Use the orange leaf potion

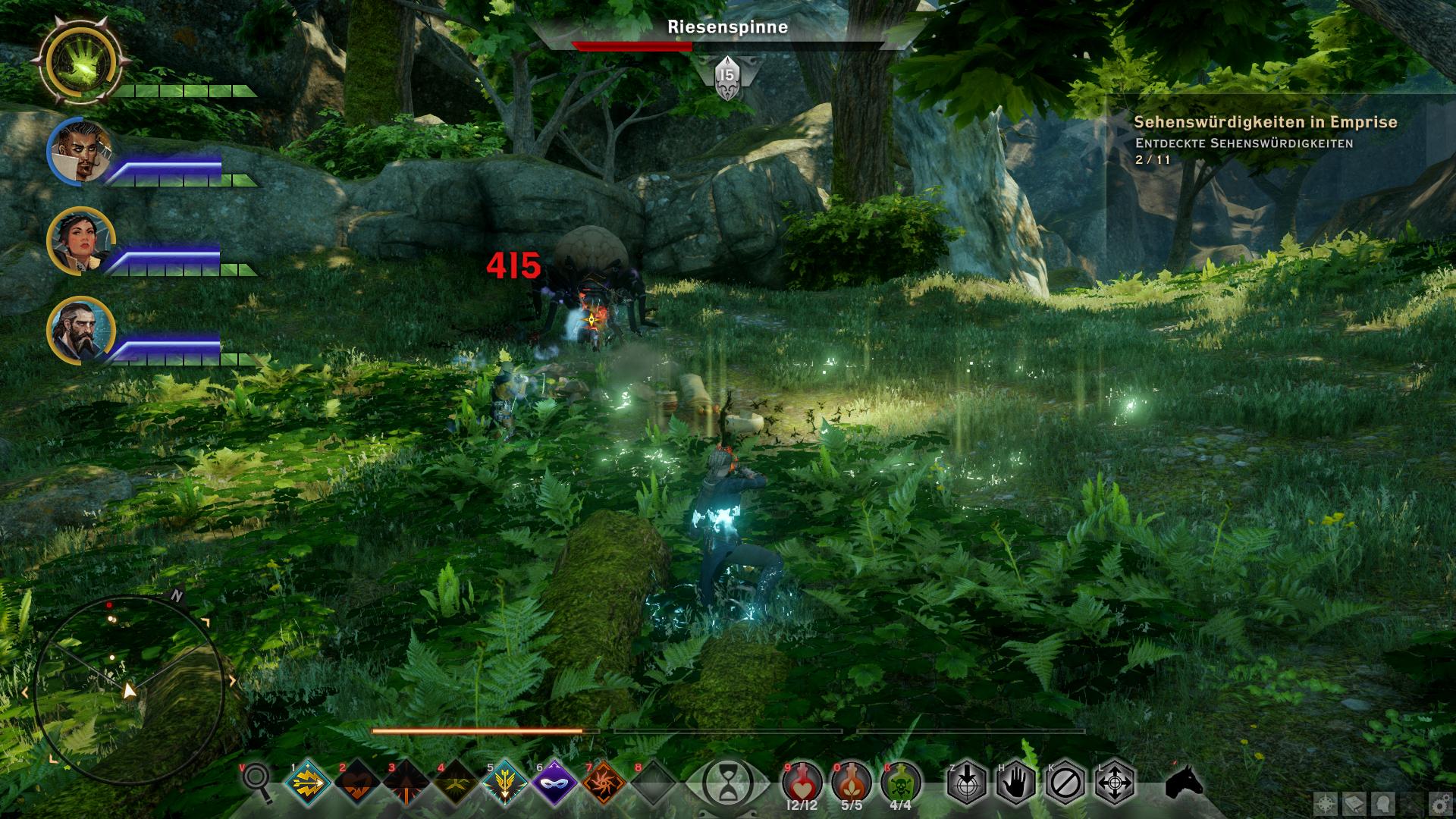(x=851, y=780)
